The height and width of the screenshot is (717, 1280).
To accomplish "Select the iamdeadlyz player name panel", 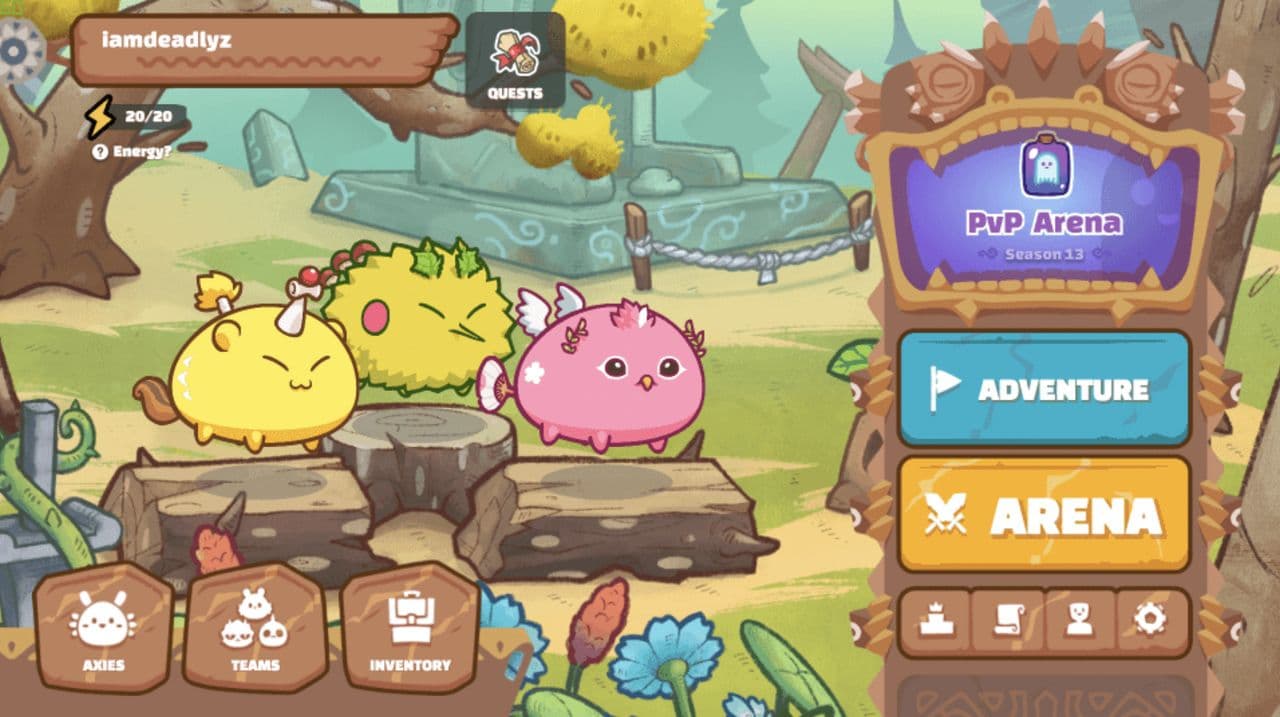I will 262,49.
